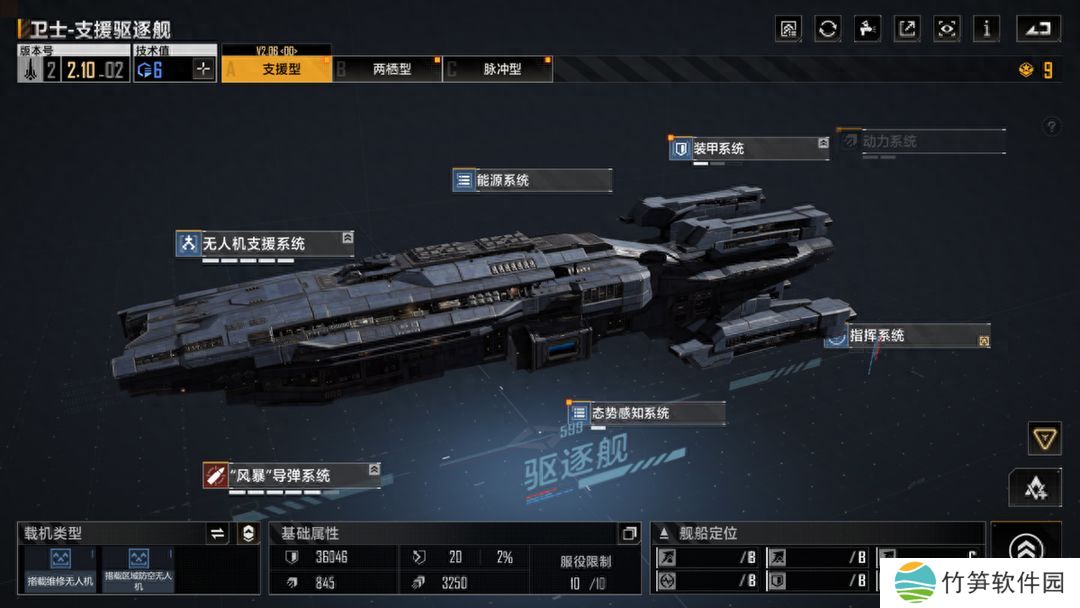The image size is (1080, 608).
Task: Toggle the eye view mode icon
Action: click(946, 28)
